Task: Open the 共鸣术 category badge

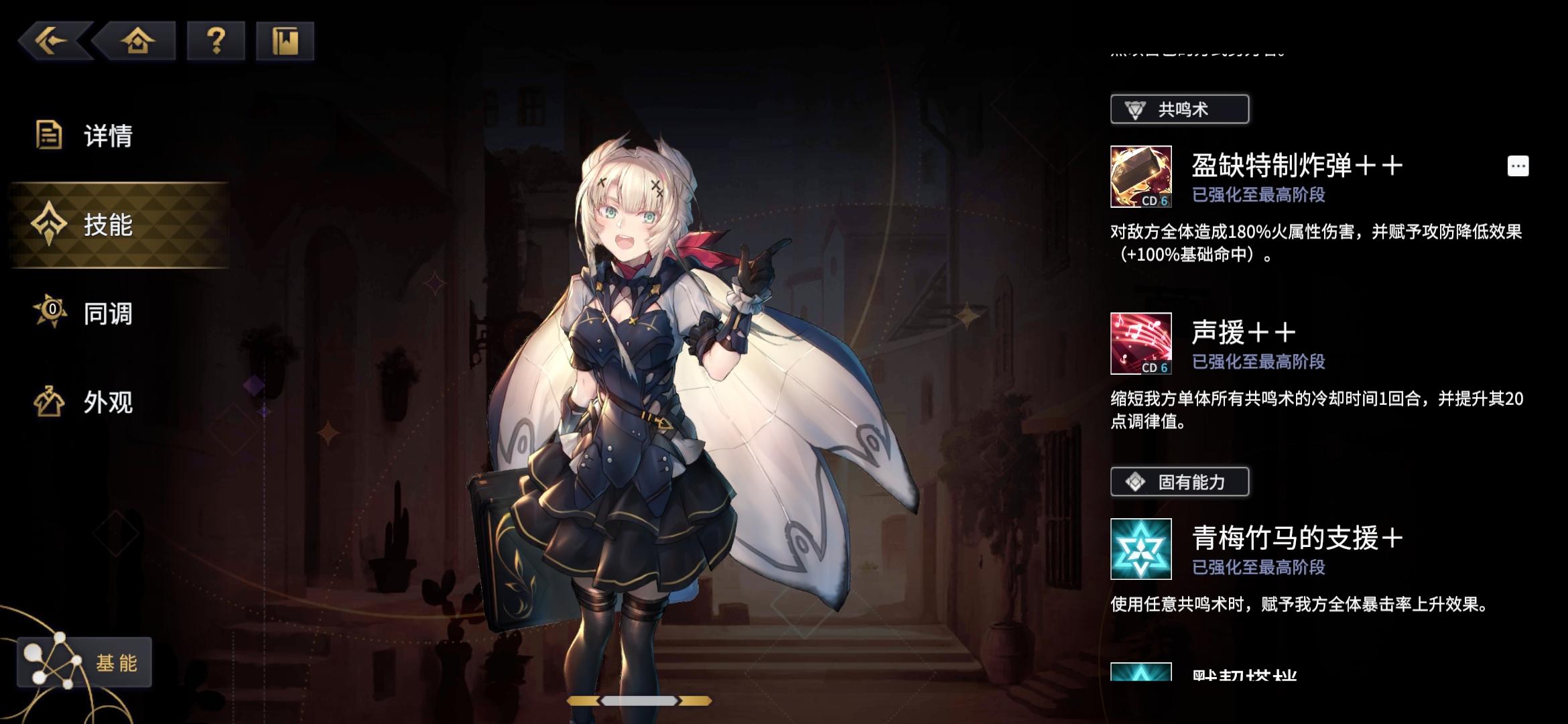Action: [x=1179, y=110]
